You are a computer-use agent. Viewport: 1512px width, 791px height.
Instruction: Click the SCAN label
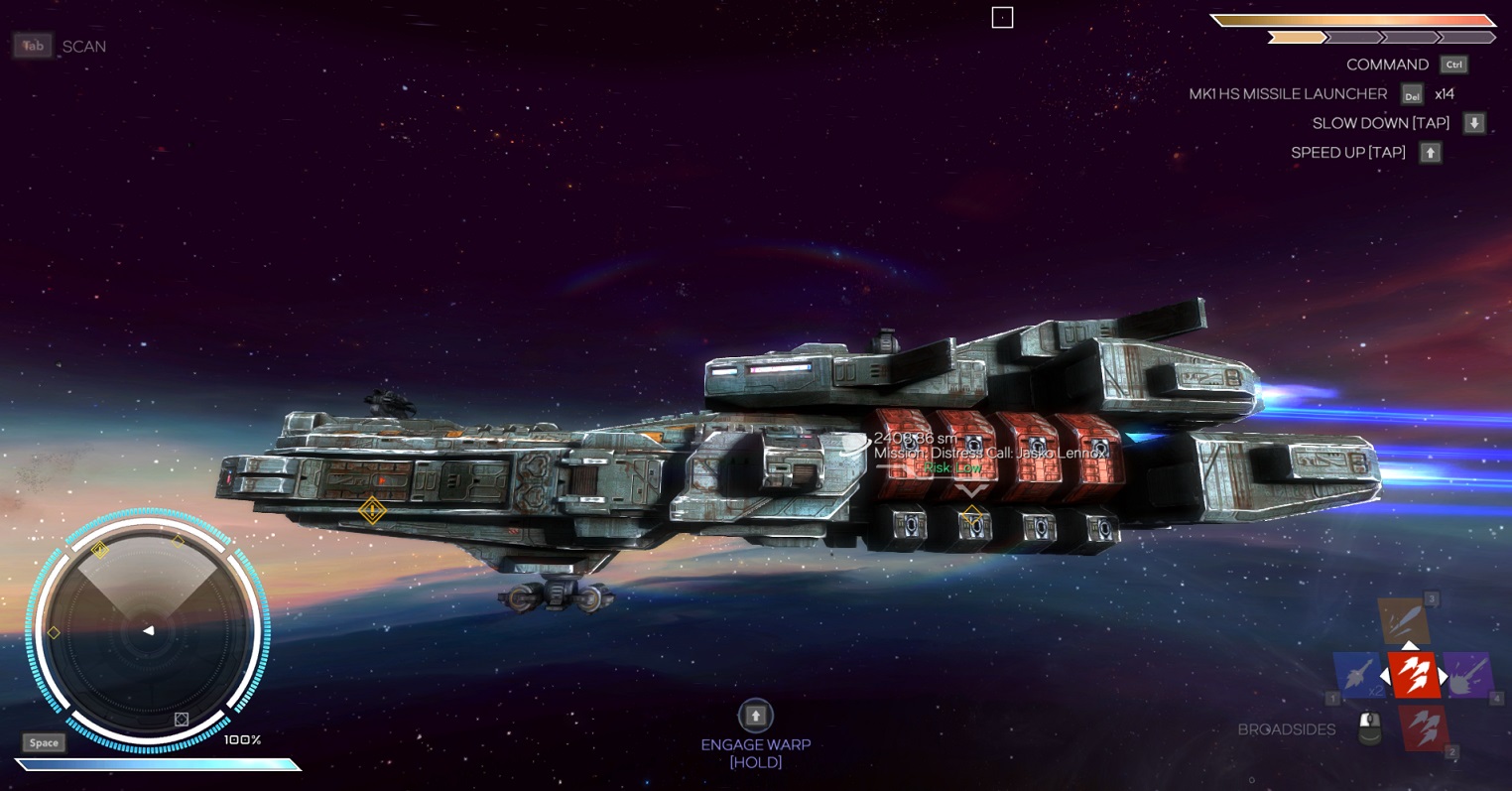pyautogui.click(x=84, y=47)
